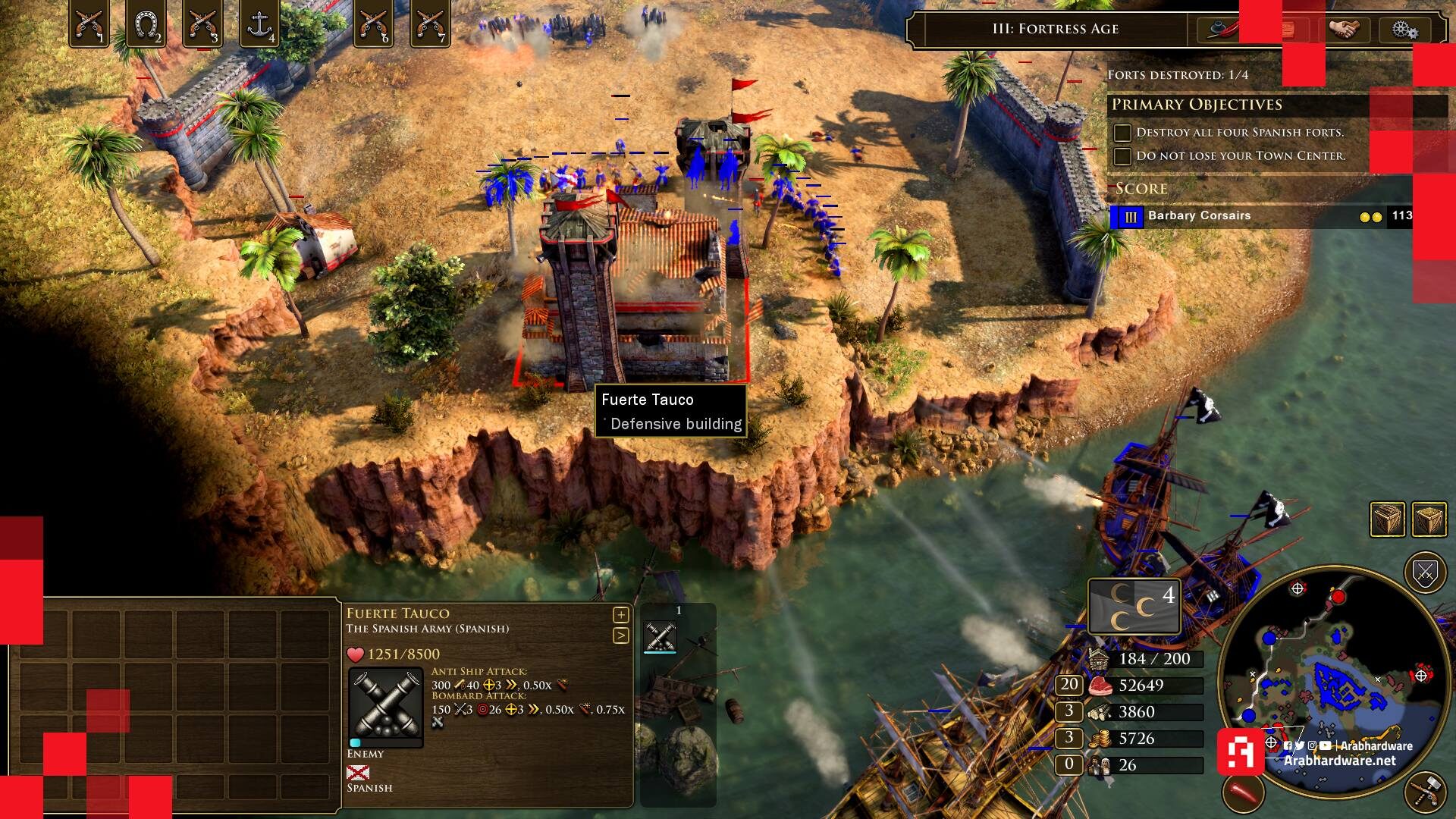Click the queued cannon unit icon
This screenshot has width=1456, height=819.
pos(660,635)
